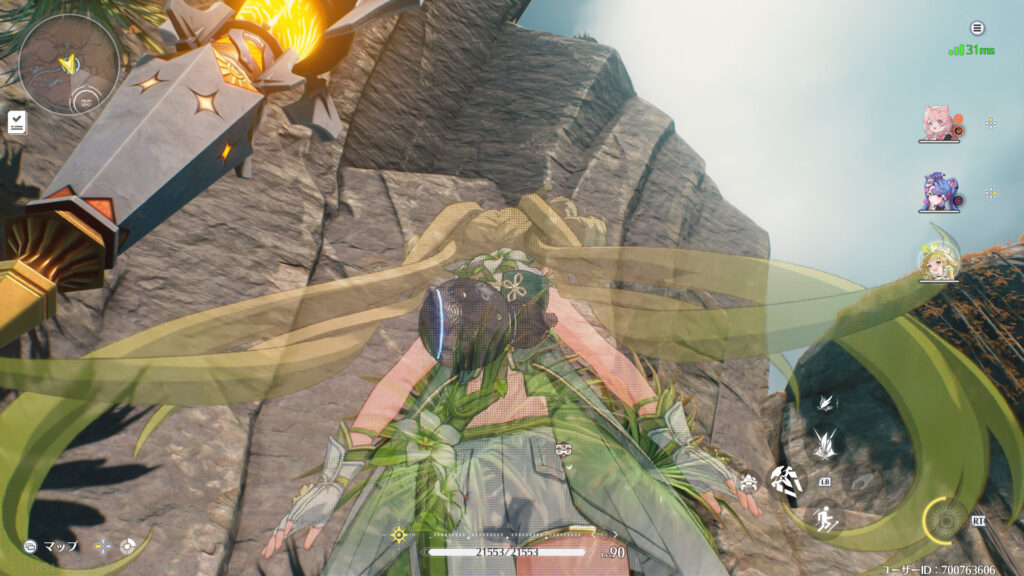Use the small crab echo icon
Screen dimensions: 1024x576
(748, 482)
